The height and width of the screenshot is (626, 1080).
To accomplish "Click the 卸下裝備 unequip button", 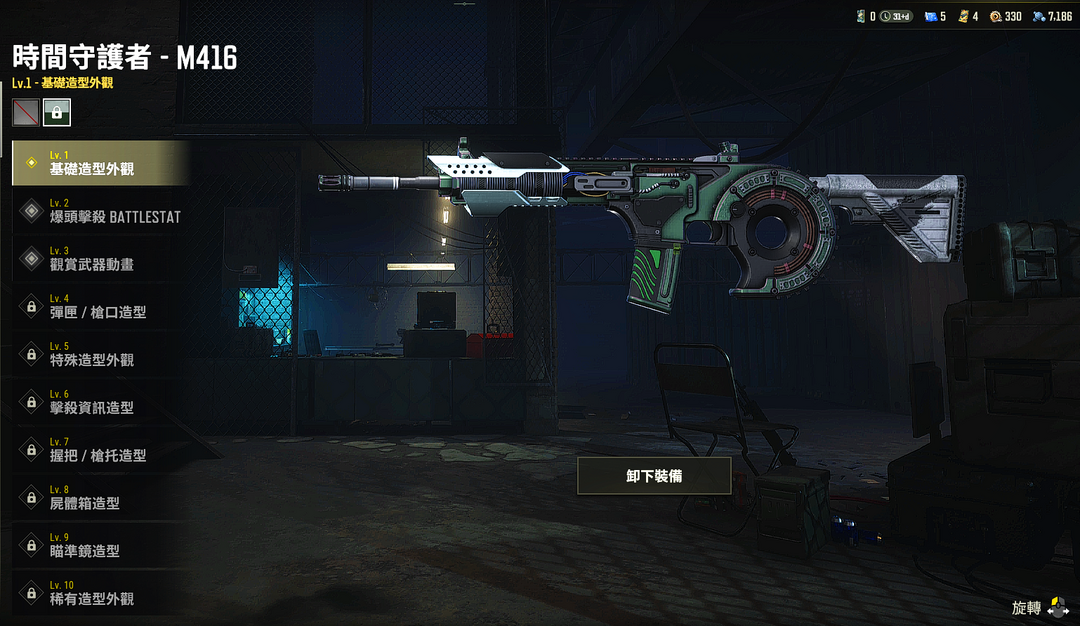I will coord(654,476).
